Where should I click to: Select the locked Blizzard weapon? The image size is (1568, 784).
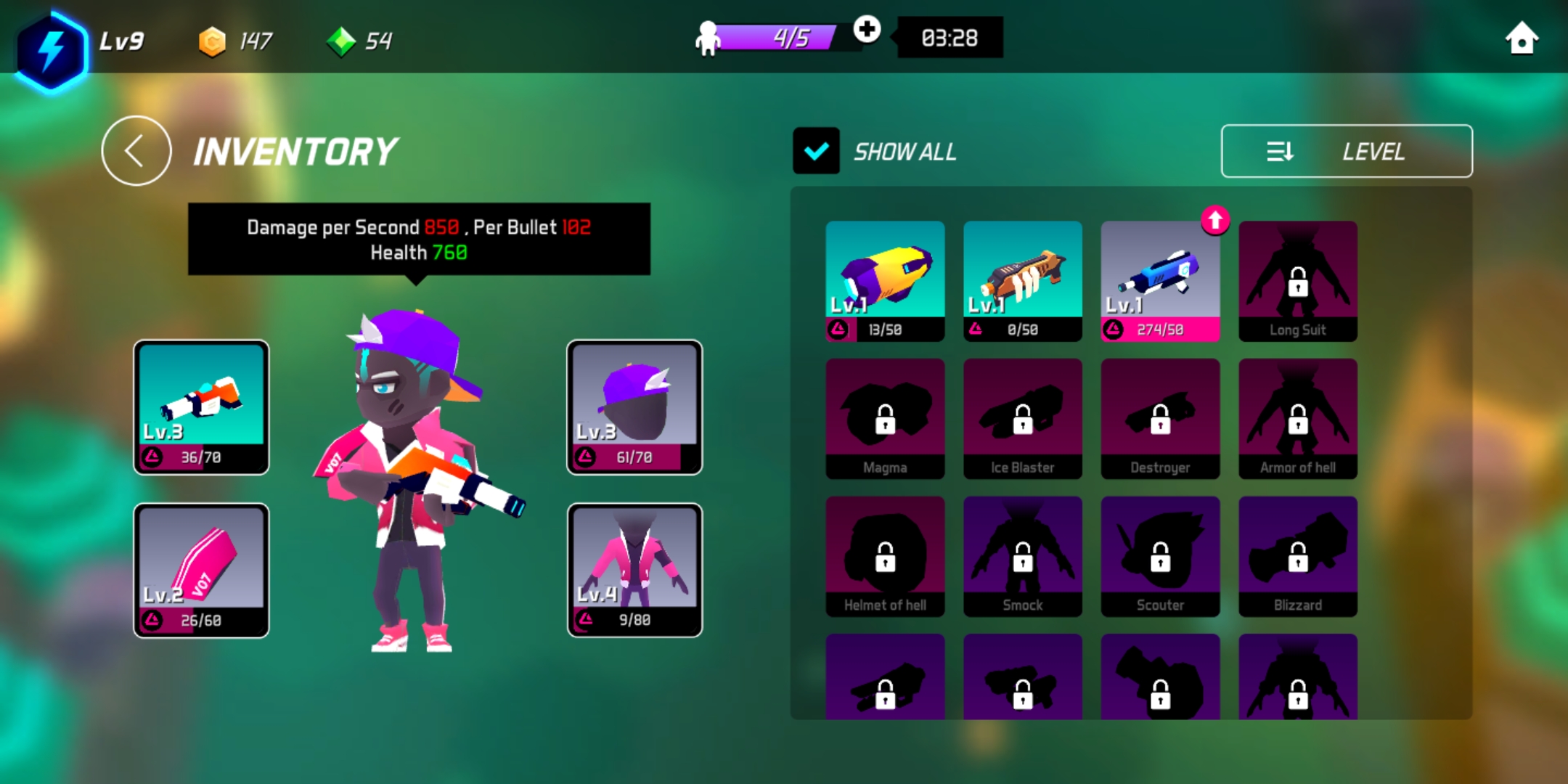click(x=1298, y=557)
